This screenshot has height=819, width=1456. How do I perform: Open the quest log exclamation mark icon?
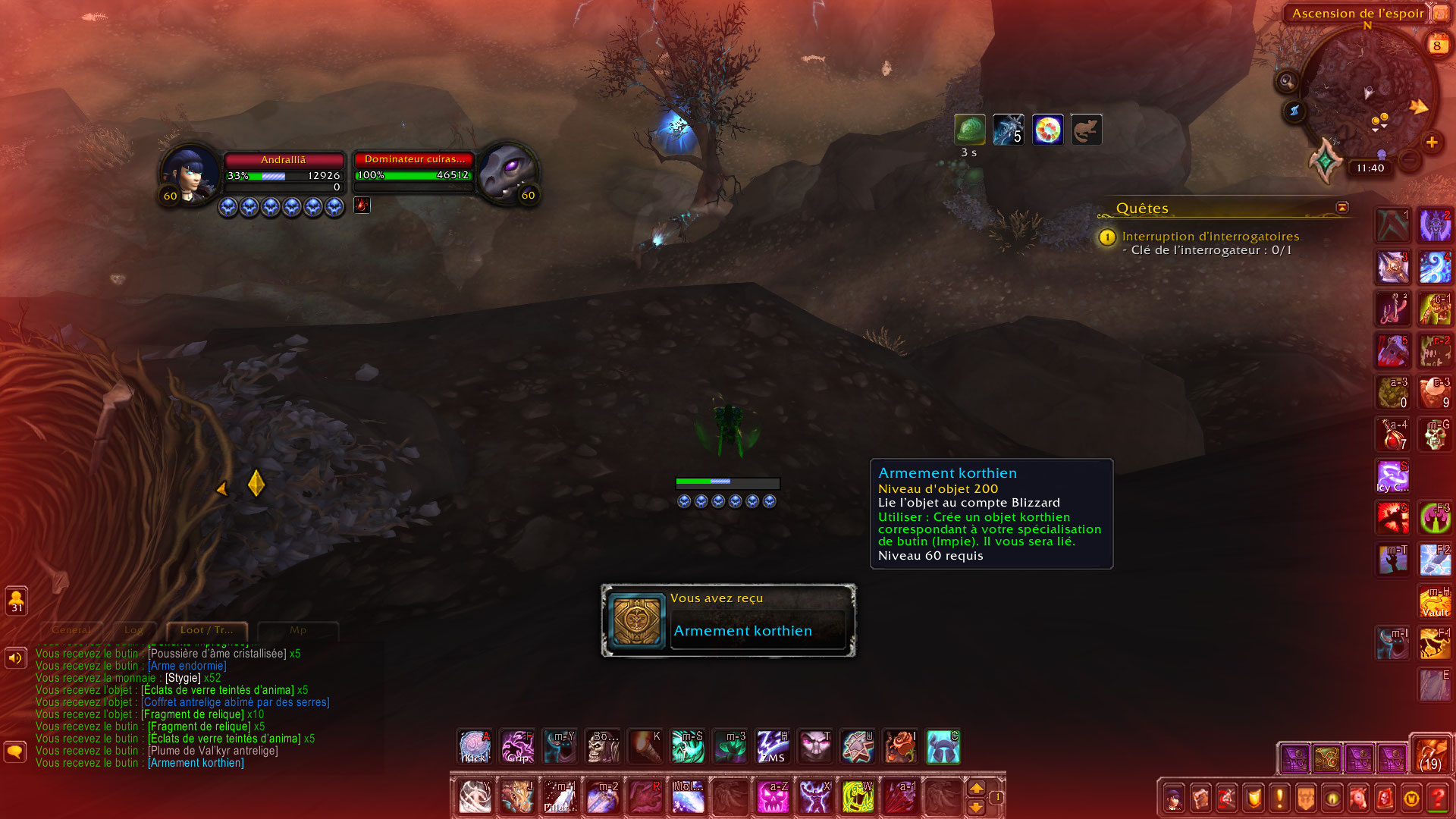tap(1279, 797)
